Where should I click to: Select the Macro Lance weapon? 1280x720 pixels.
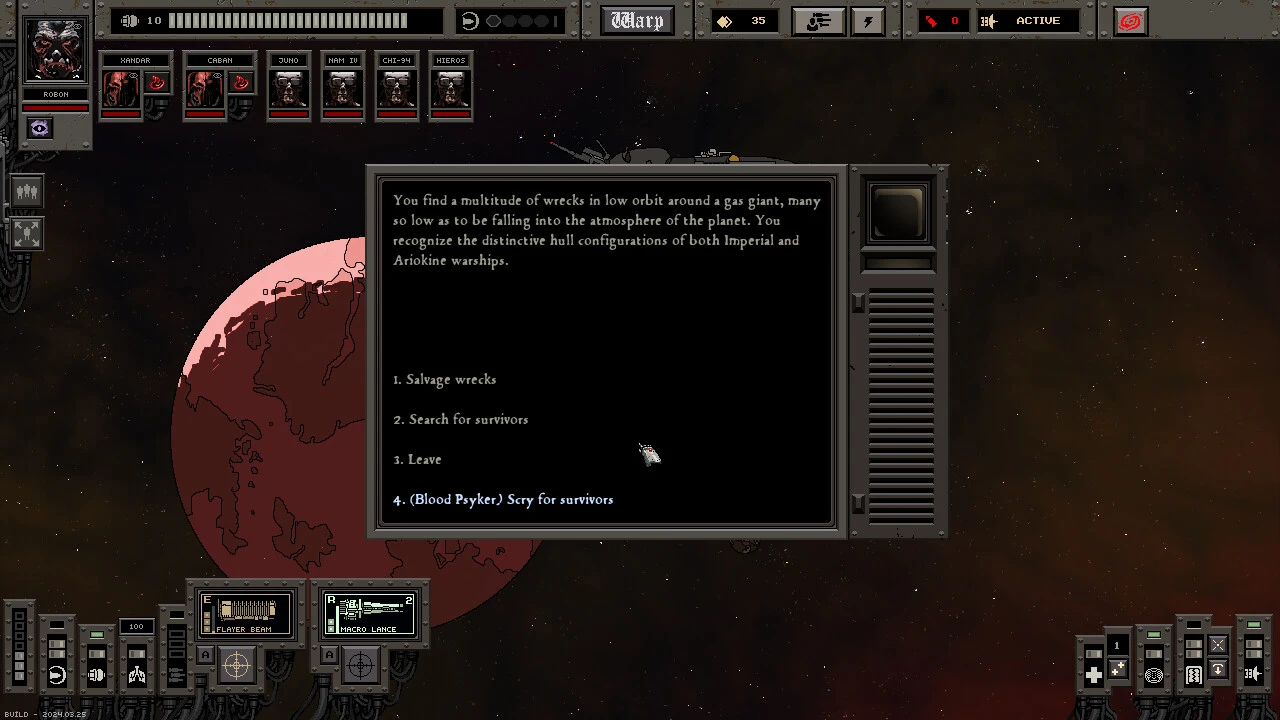pyautogui.click(x=369, y=613)
